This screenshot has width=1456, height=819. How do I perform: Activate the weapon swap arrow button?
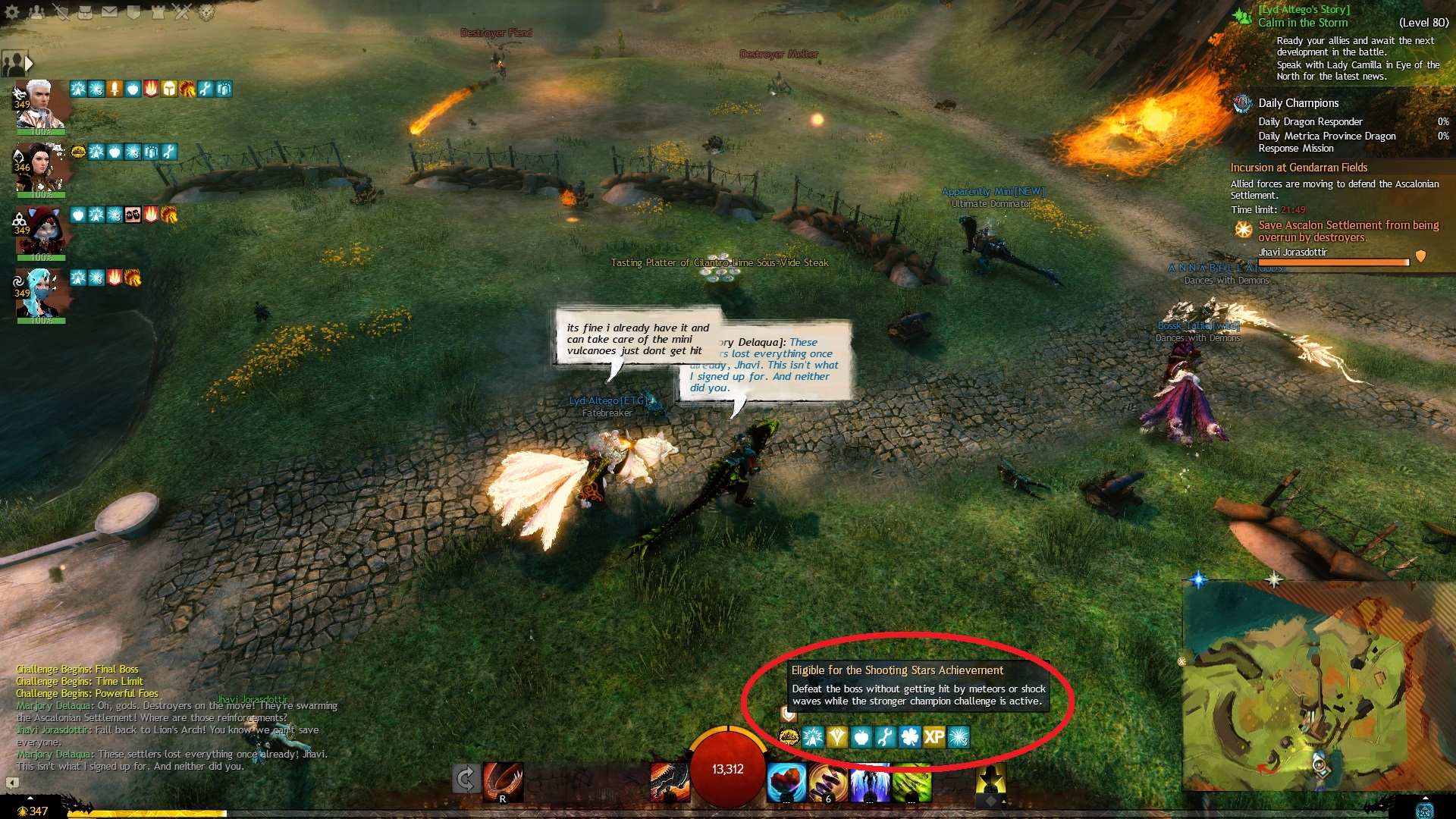pos(466,779)
